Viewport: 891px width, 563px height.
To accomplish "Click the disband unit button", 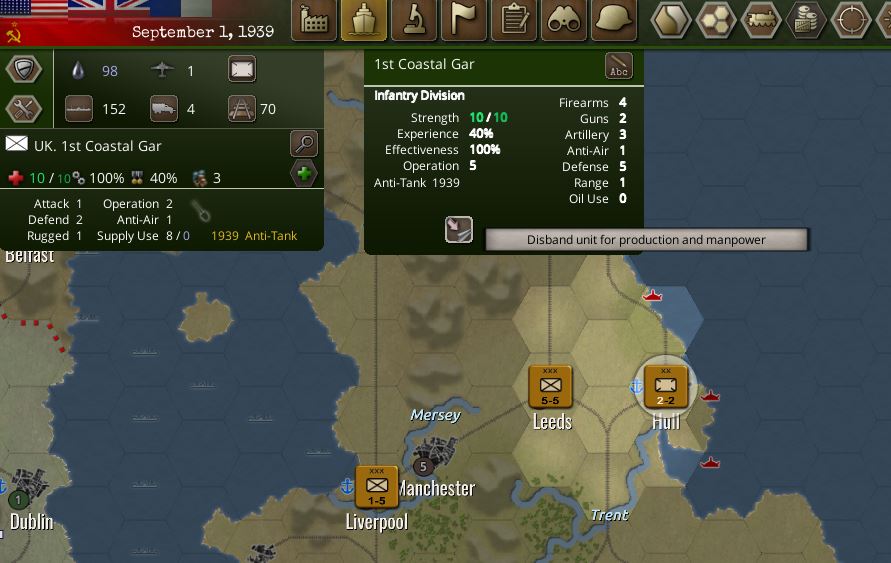I will [459, 229].
